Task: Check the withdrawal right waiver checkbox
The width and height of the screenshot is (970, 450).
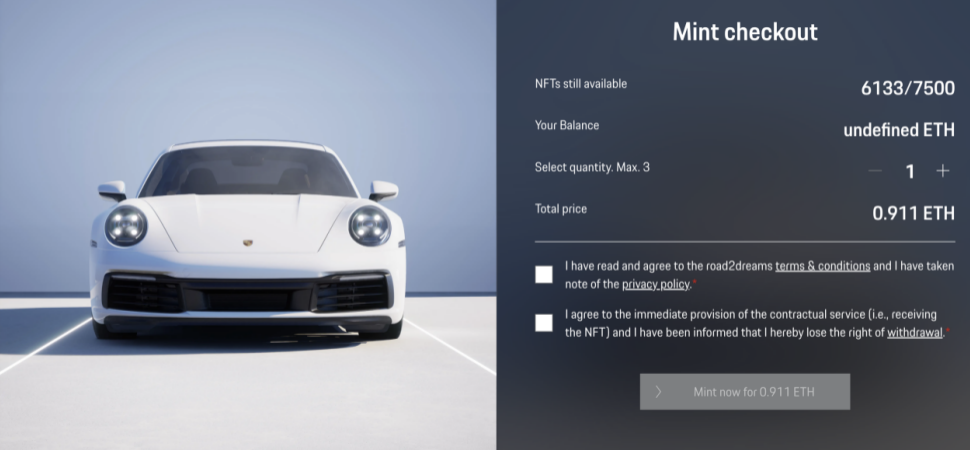Action: (x=544, y=323)
